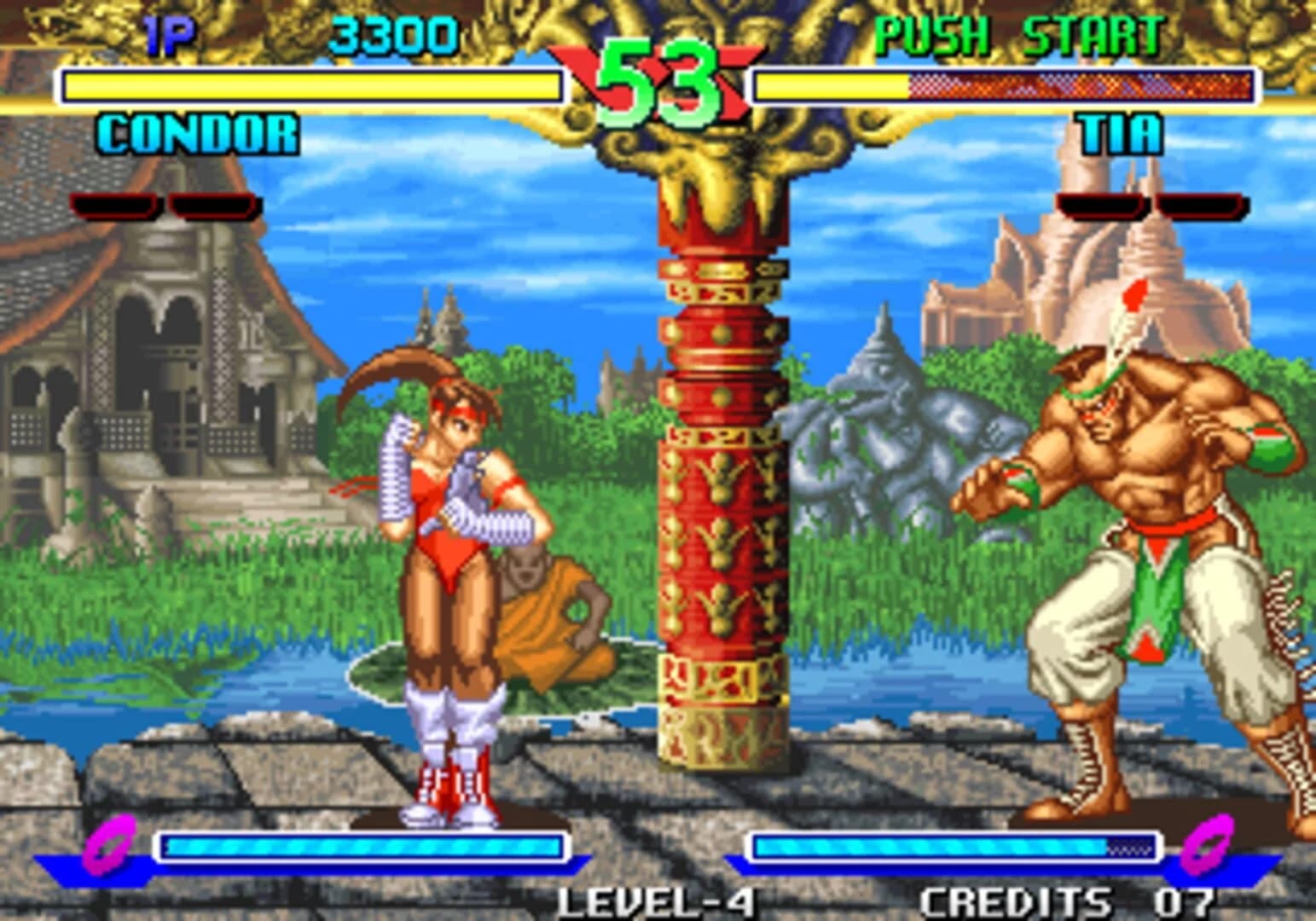The height and width of the screenshot is (921, 1316).
Task: Toggle Condor's first win marker slot
Action: pos(113,203)
